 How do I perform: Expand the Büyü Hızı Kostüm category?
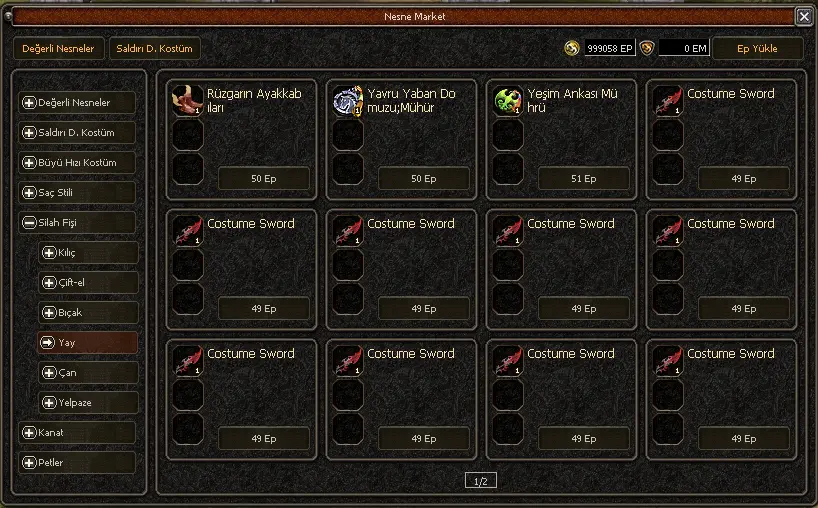click(x=77, y=163)
